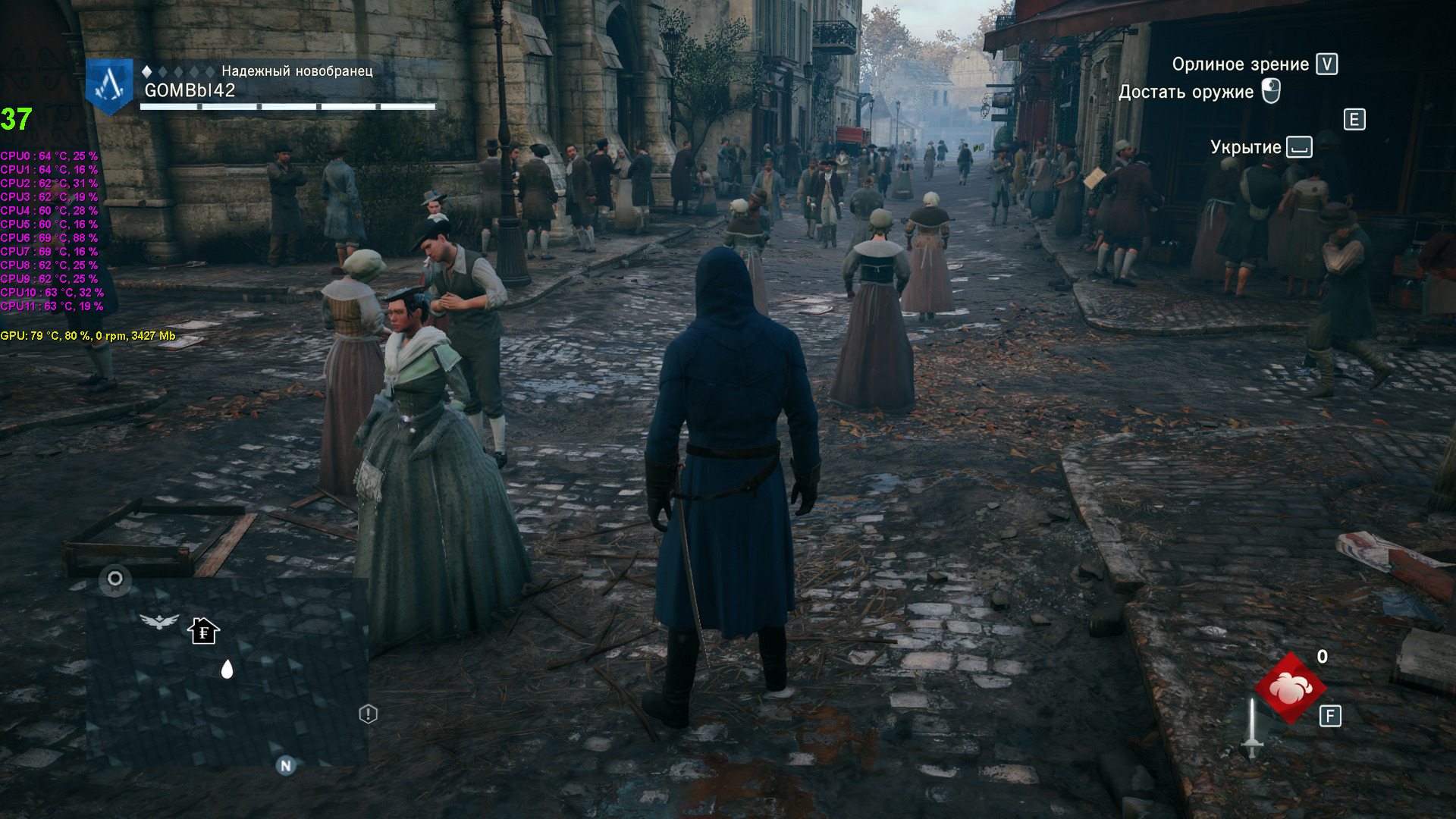Select the equipped sword weapon icon

point(1252,728)
